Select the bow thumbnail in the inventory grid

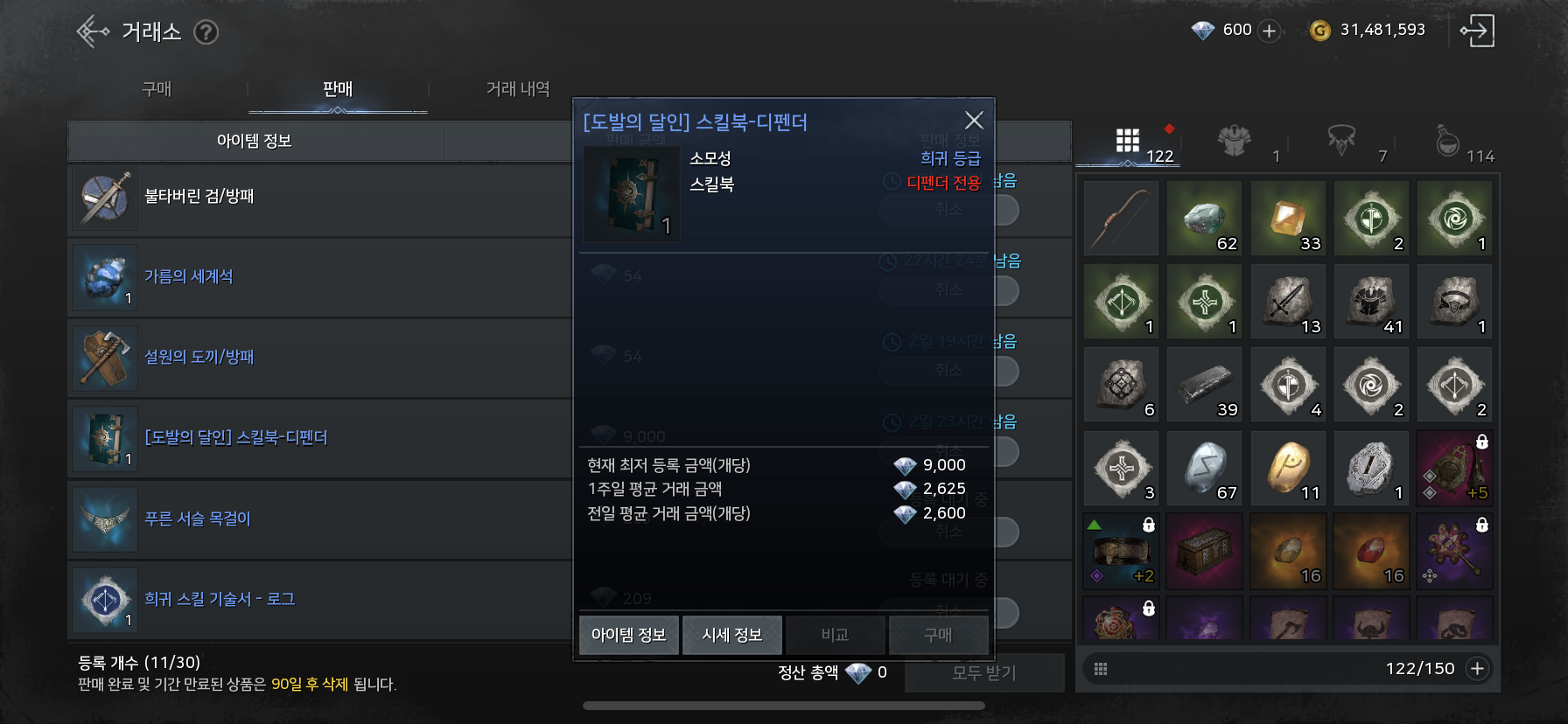point(1121,218)
